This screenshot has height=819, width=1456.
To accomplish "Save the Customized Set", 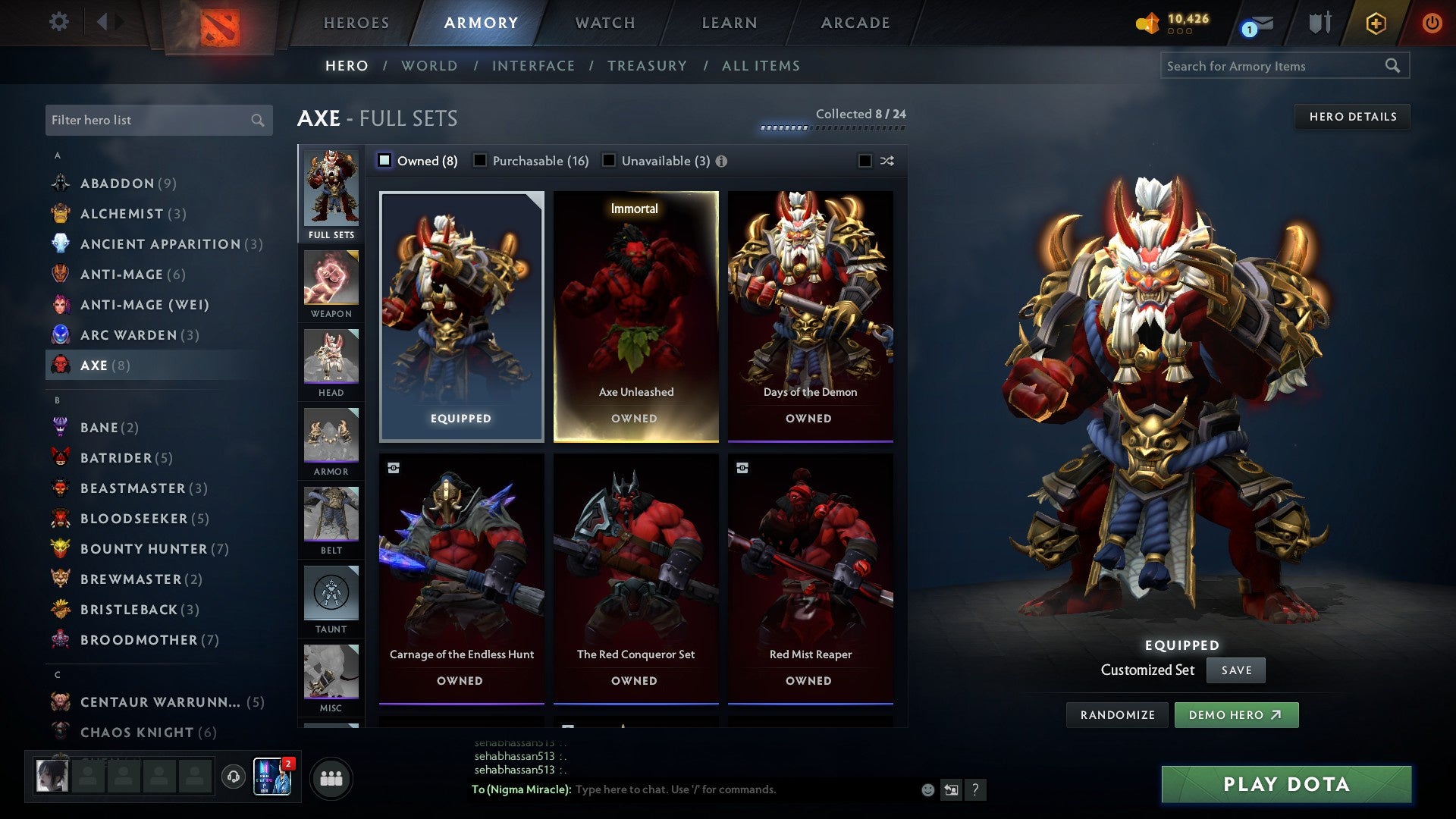I will pos(1236,670).
